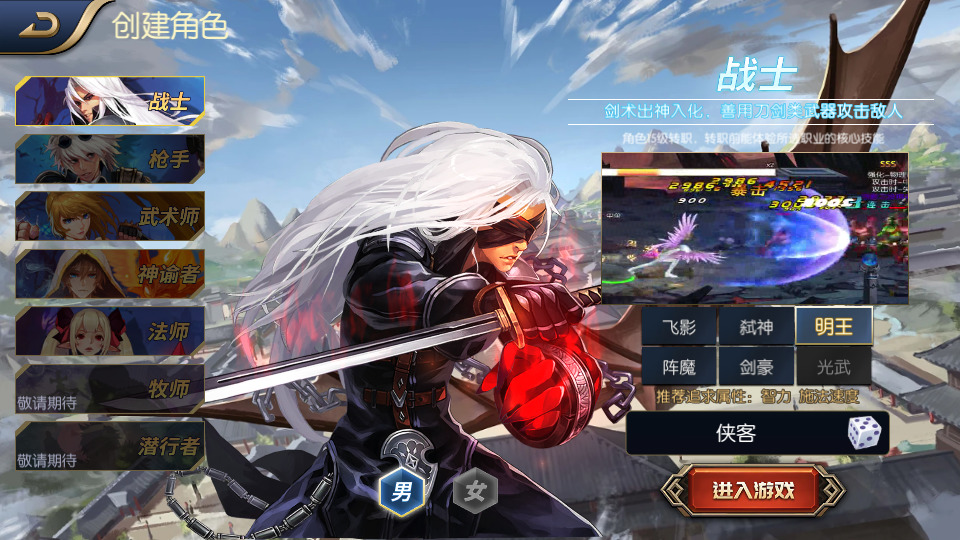Select the 飞影 subclass
Viewport: 960px width, 540px height.
679,326
